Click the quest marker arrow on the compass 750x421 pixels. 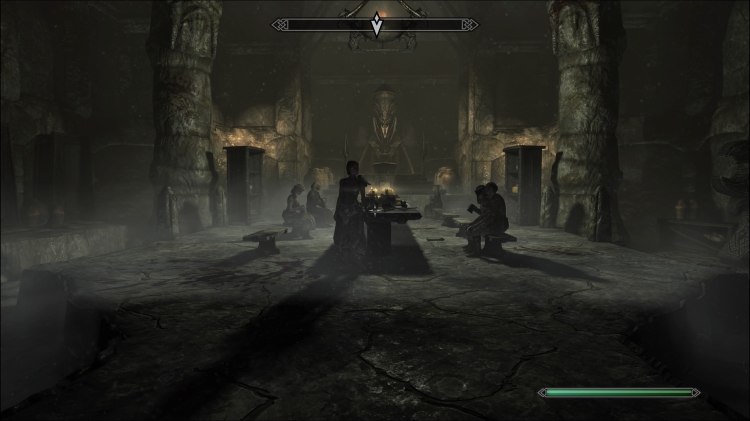[x=376, y=26]
